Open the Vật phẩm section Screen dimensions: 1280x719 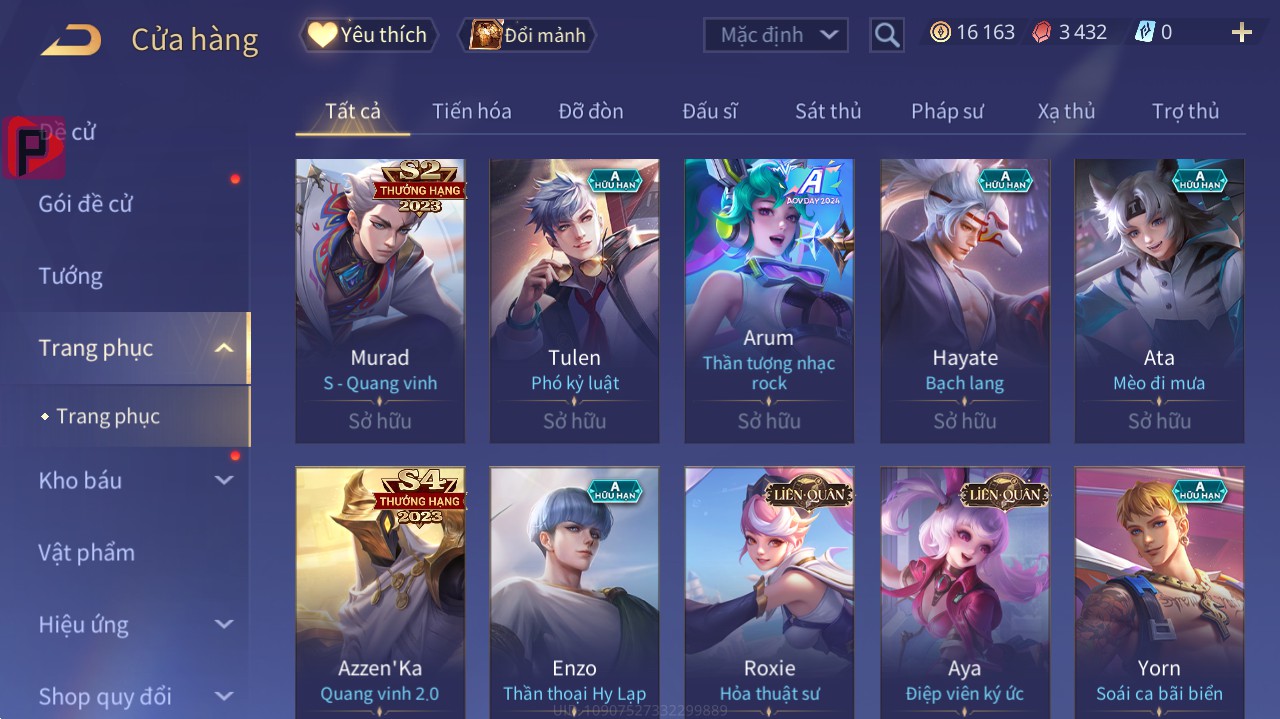pos(86,552)
